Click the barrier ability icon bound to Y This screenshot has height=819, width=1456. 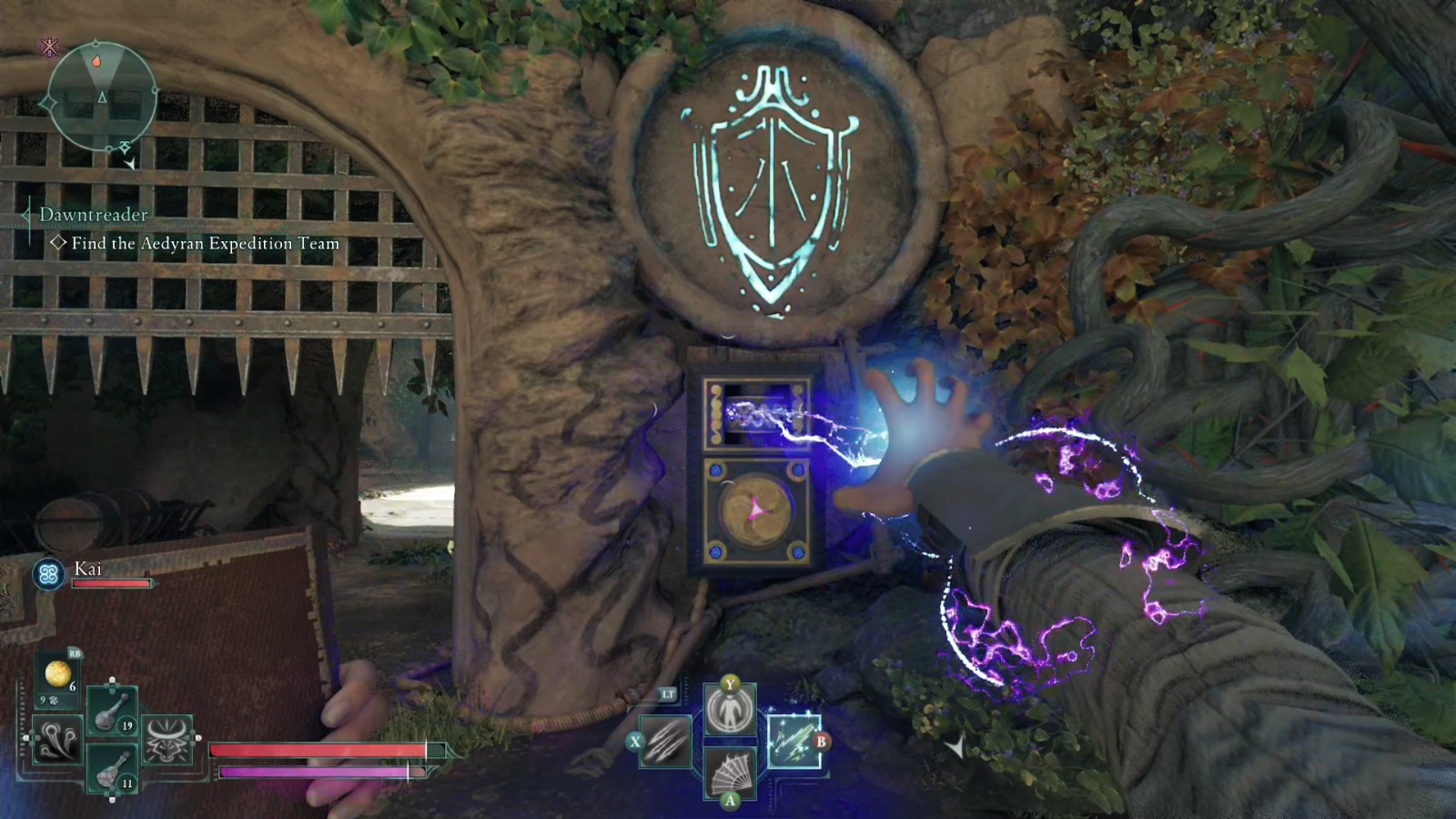(x=730, y=709)
